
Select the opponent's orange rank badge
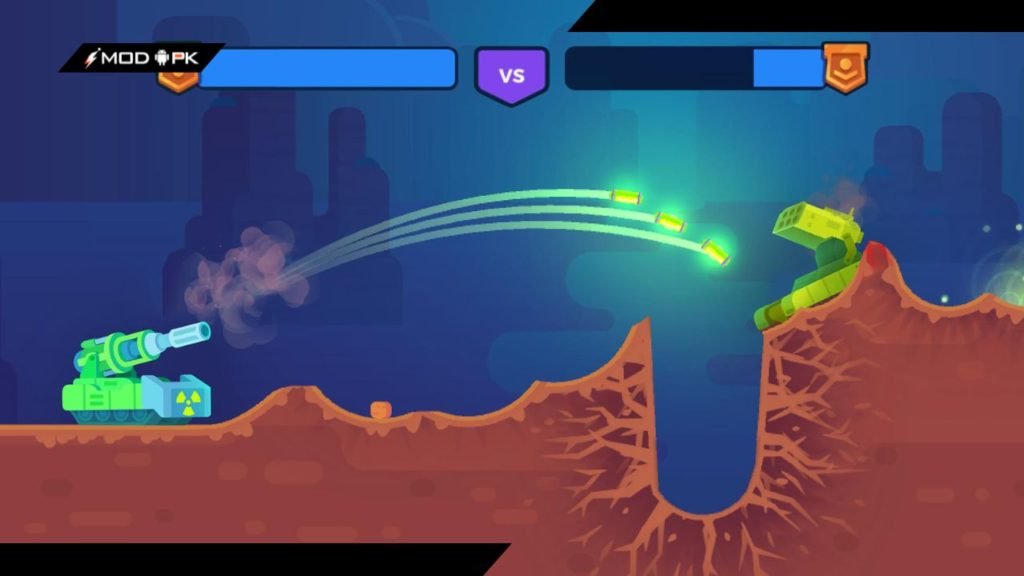coord(845,67)
